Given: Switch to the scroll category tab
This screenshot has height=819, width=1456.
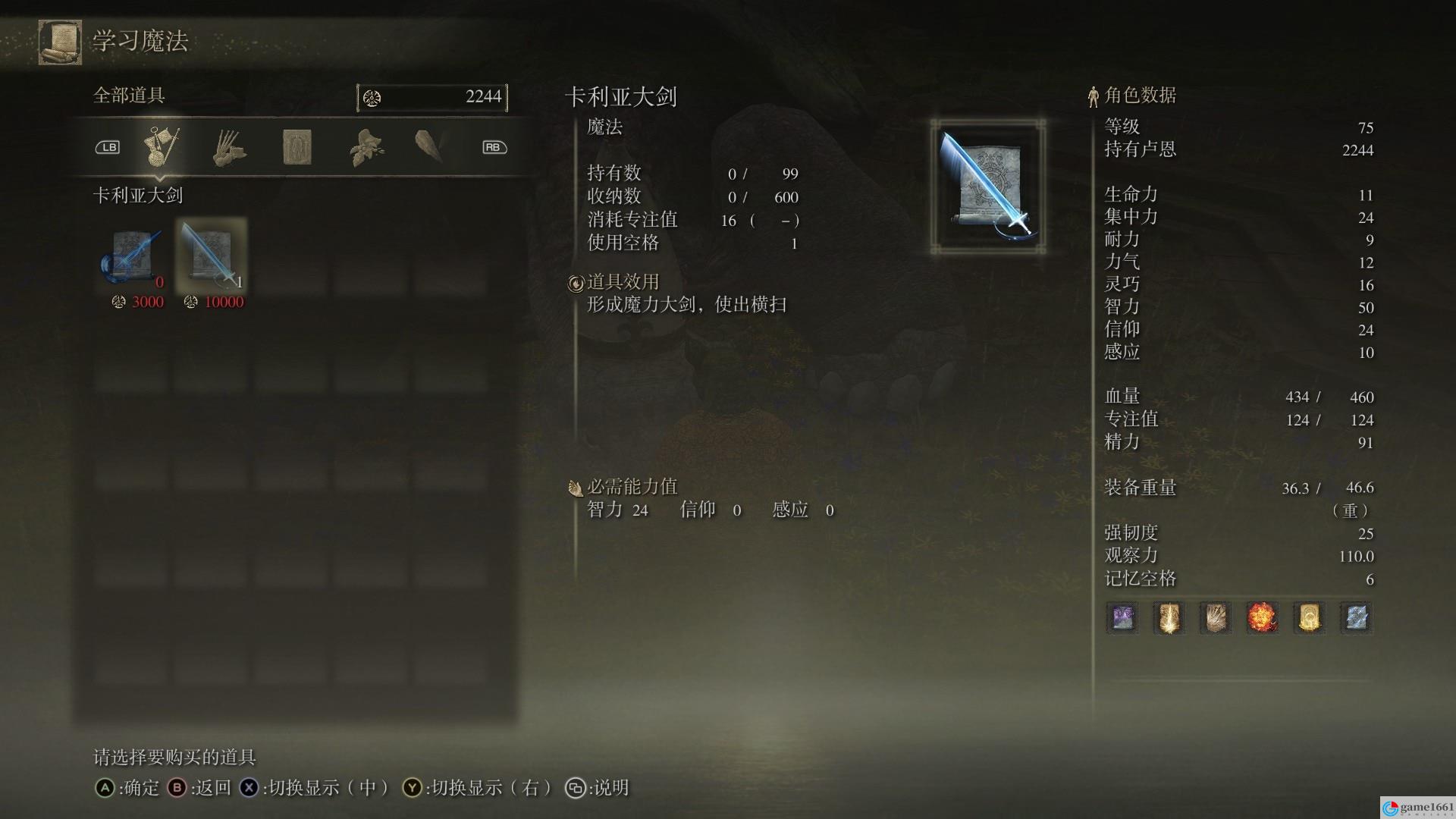Looking at the screenshot, I should 297,147.
